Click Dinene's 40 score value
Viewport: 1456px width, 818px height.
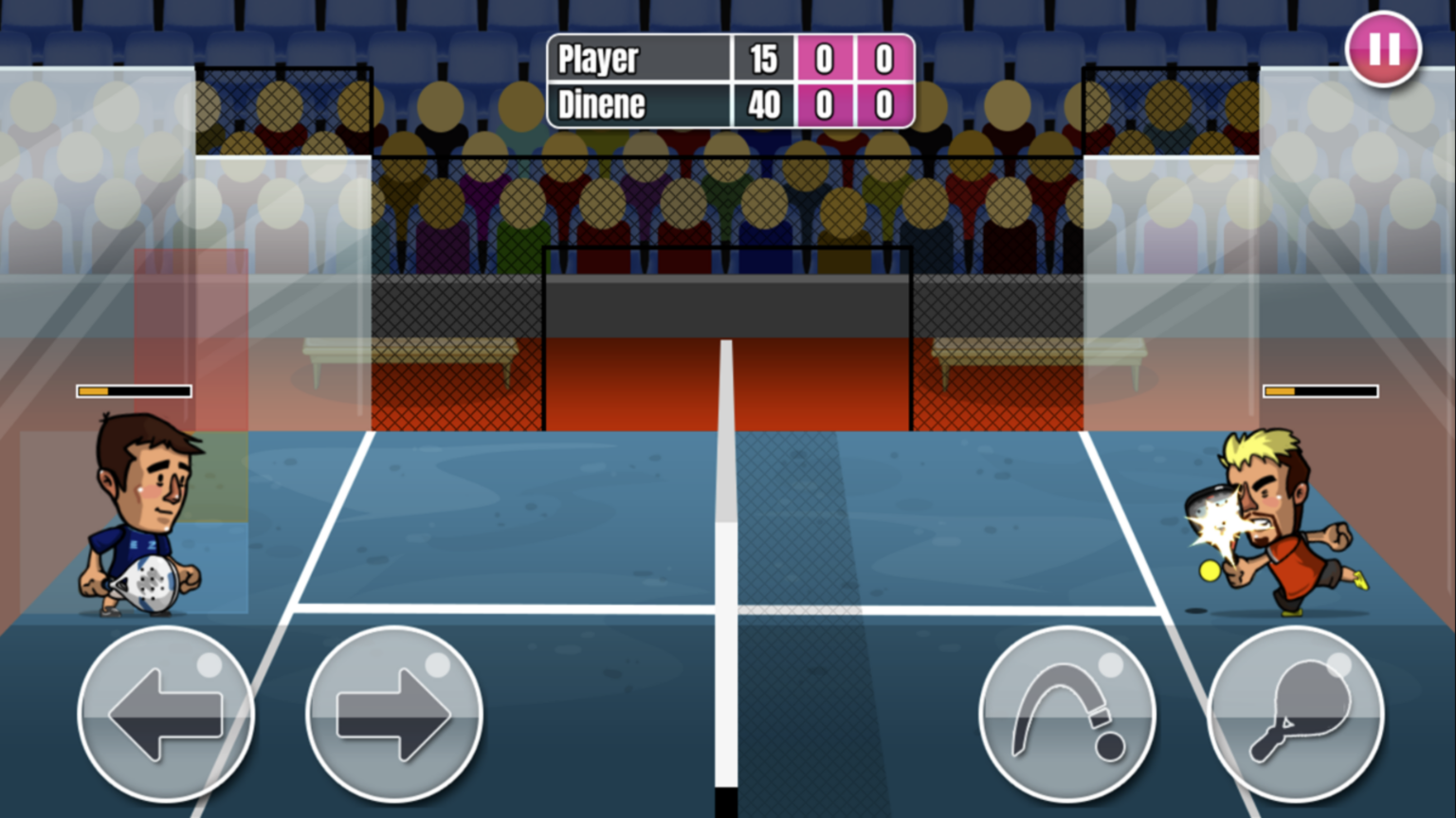point(763,105)
